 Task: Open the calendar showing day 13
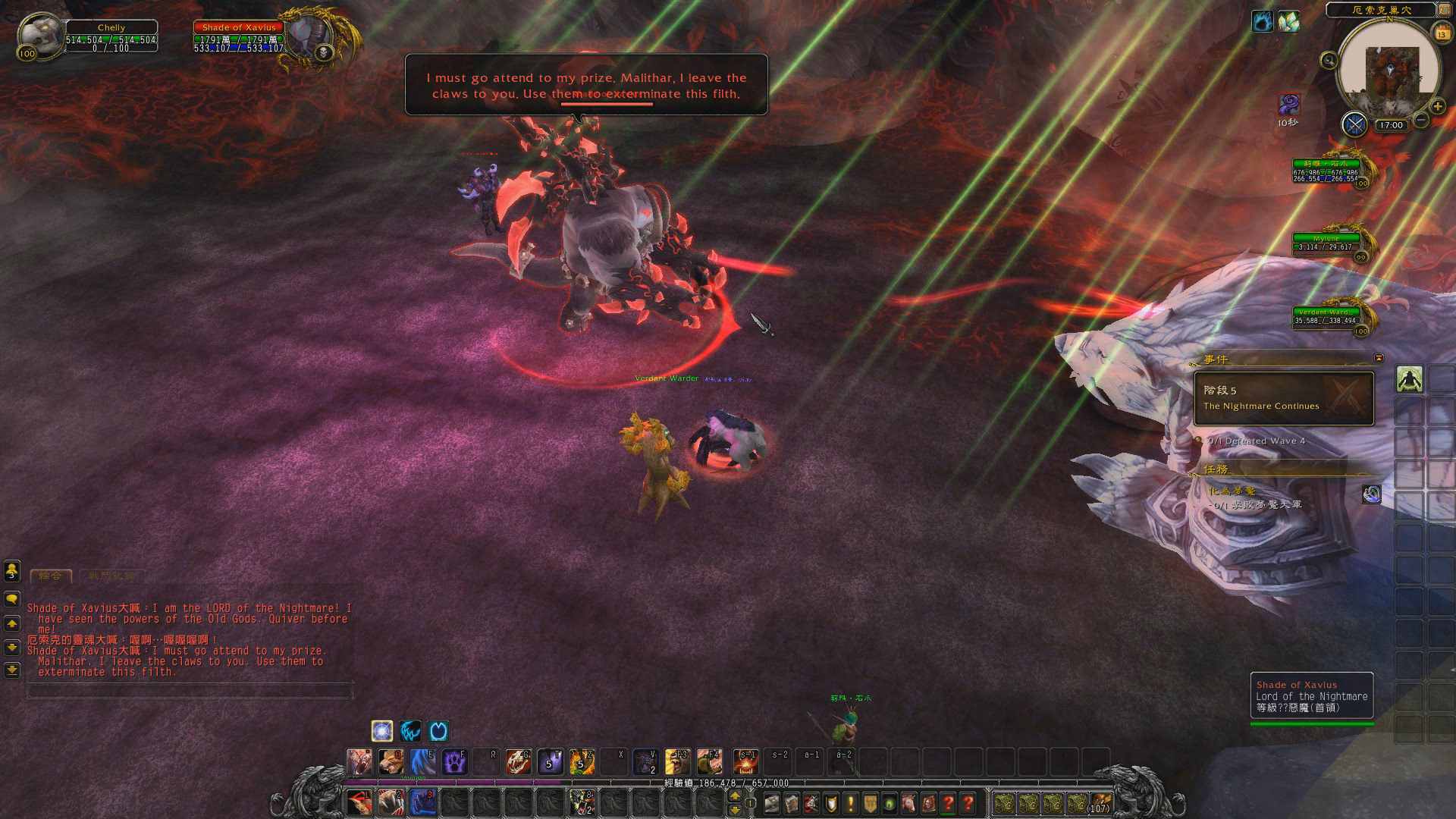click(x=1442, y=33)
